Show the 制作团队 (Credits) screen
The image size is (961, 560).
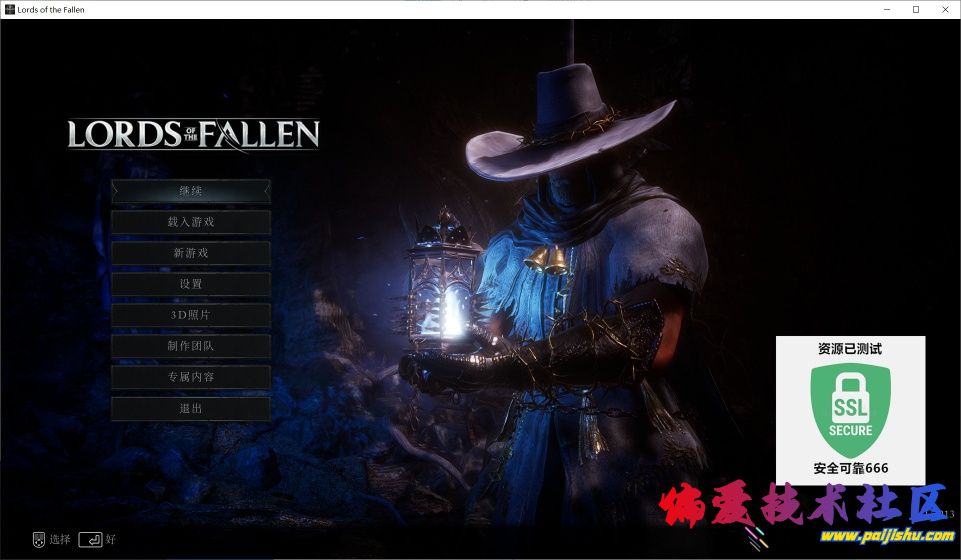coord(190,346)
